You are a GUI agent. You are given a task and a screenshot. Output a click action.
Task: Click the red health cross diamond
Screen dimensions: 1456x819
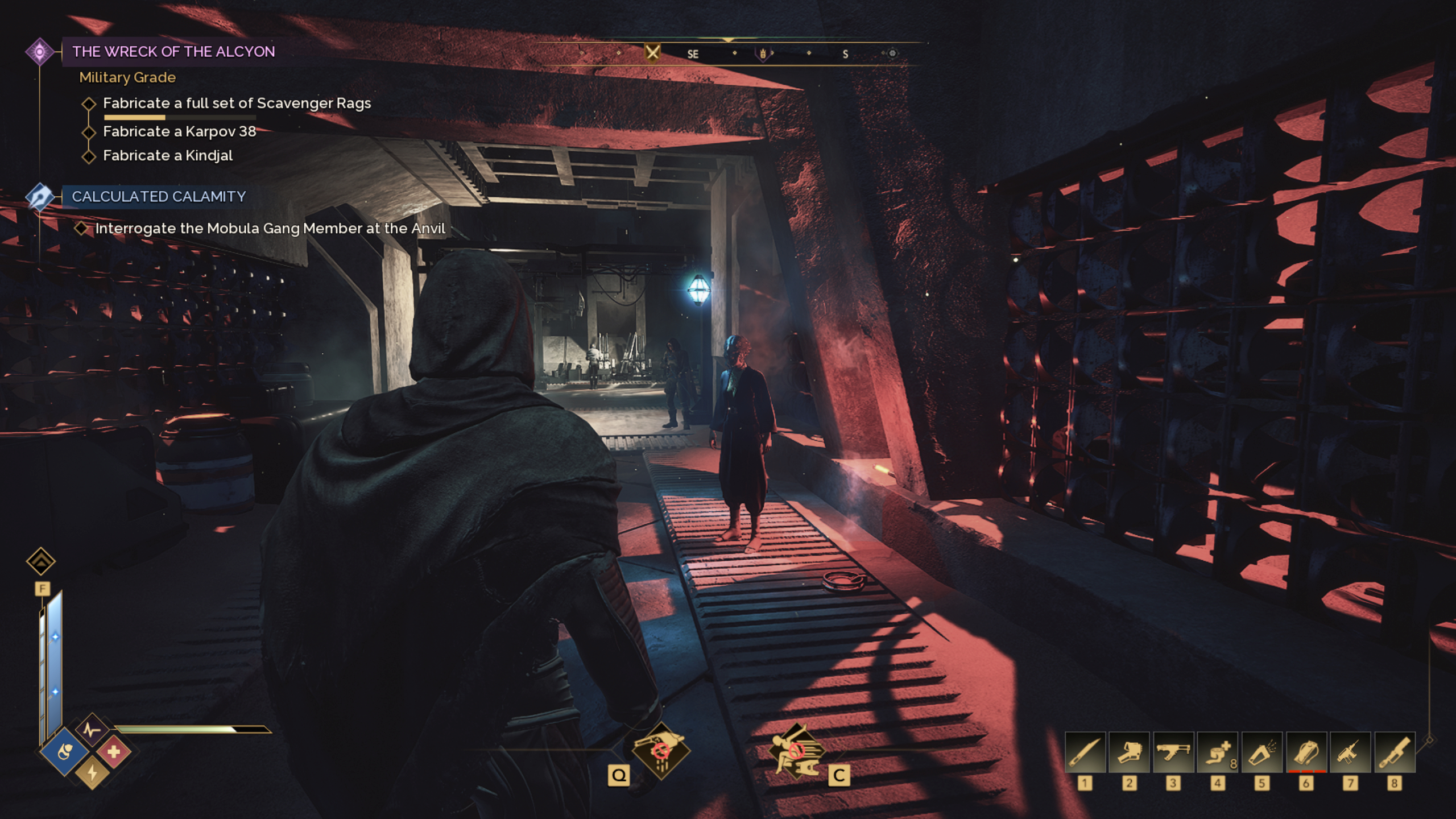114,752
